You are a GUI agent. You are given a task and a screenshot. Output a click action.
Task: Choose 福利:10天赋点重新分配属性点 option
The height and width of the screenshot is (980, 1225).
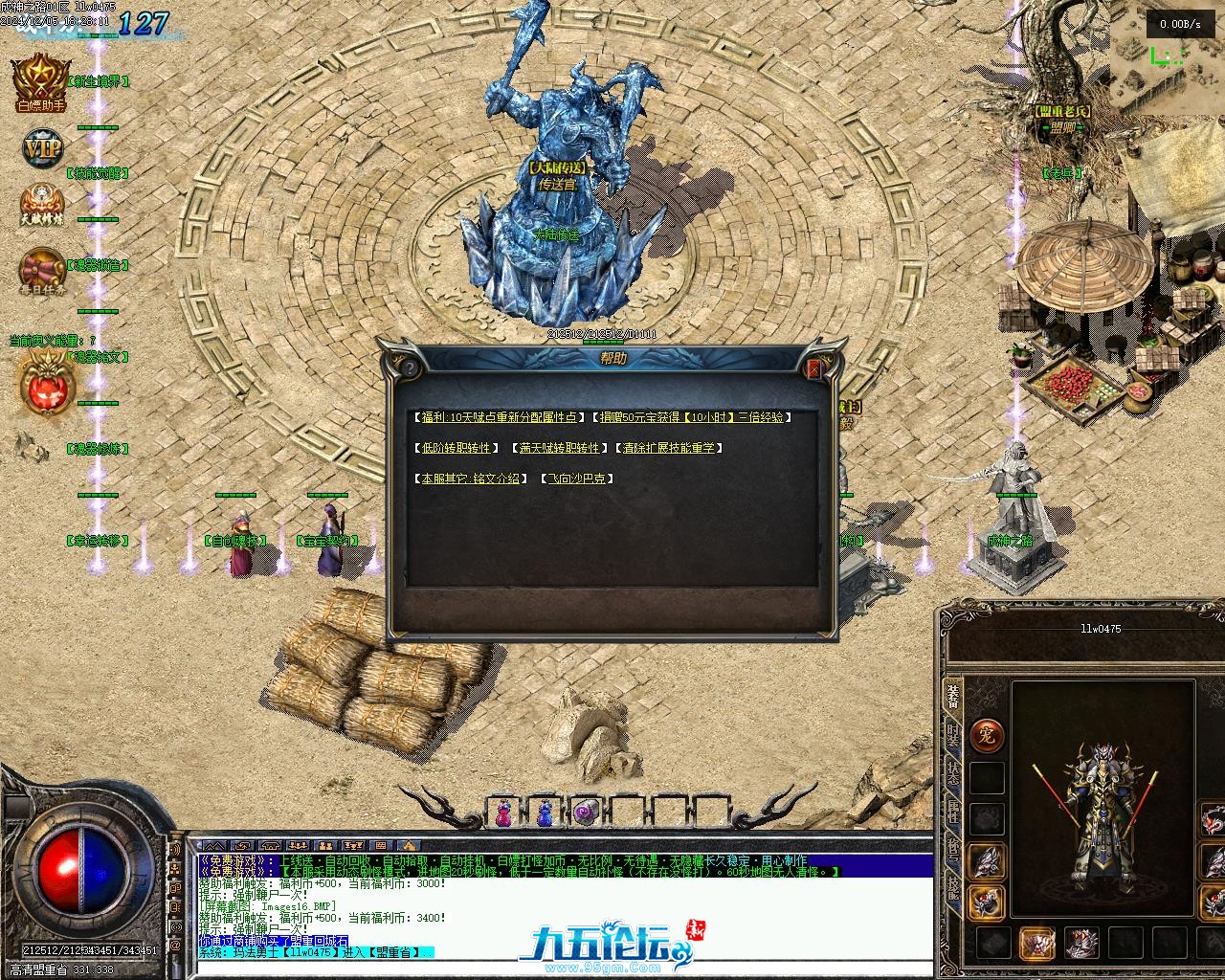(x=499, y=417)
